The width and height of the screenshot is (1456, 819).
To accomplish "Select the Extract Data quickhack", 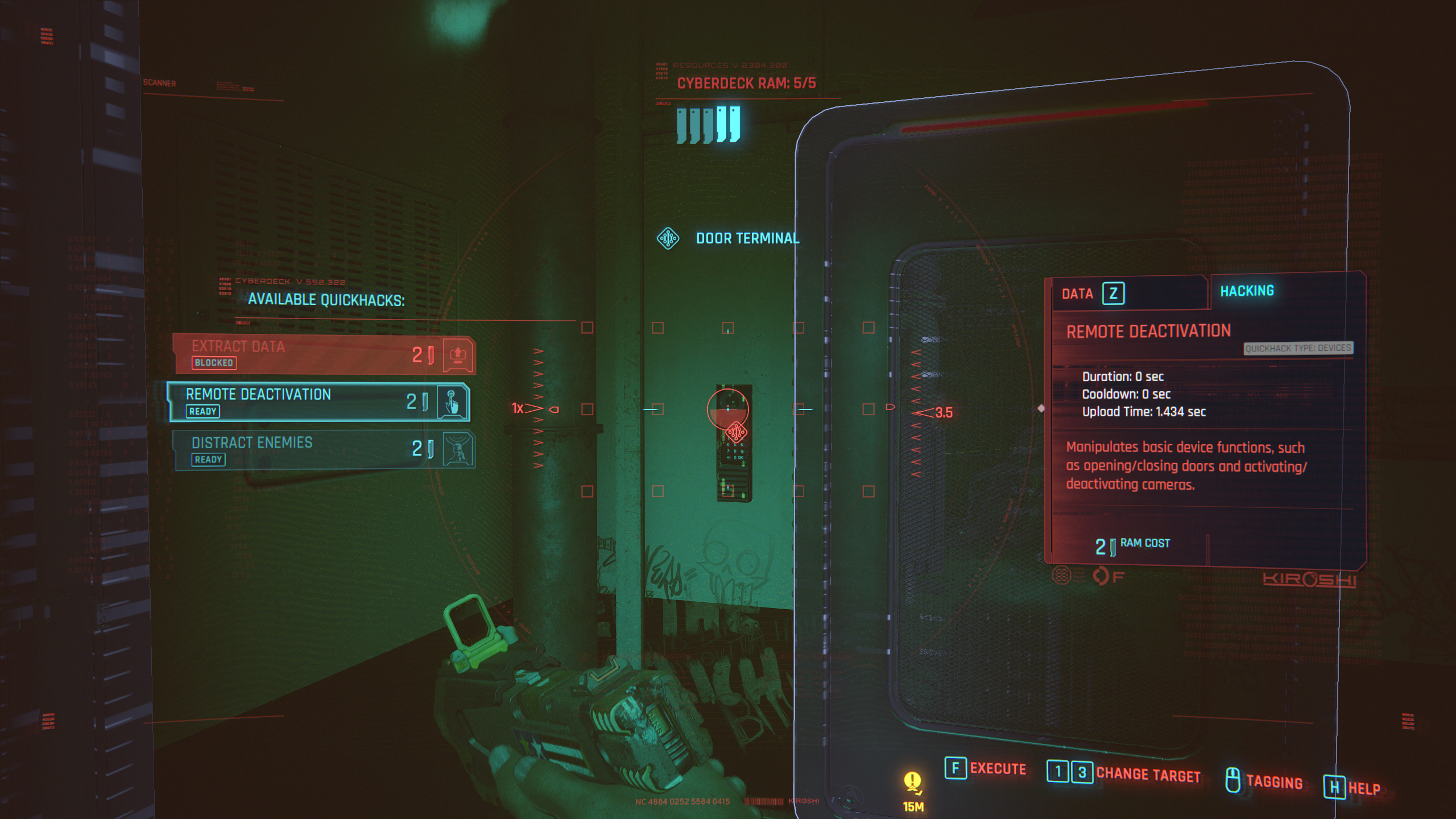I will 323,354.
